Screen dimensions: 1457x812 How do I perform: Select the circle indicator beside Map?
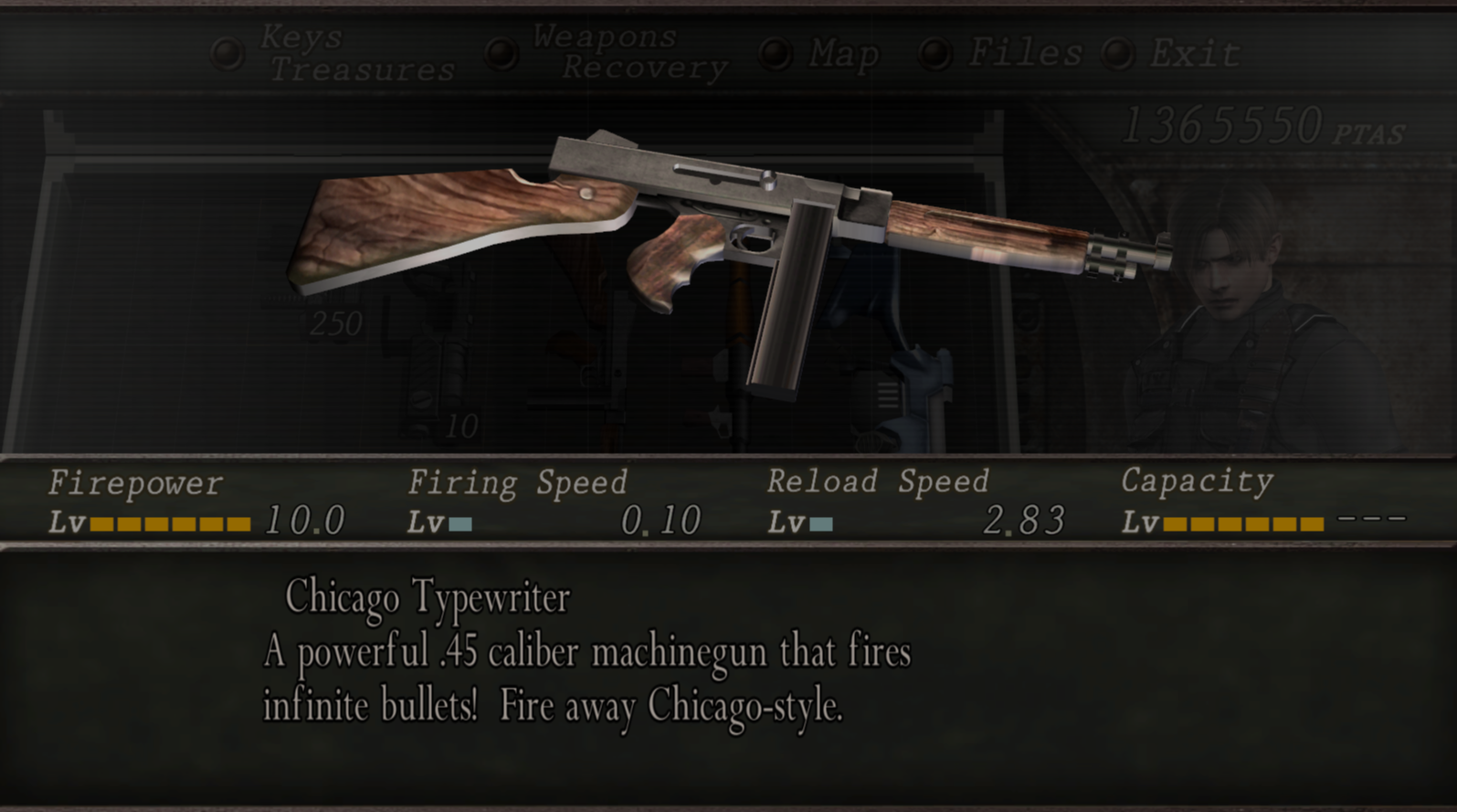click(x=776, y=55)
